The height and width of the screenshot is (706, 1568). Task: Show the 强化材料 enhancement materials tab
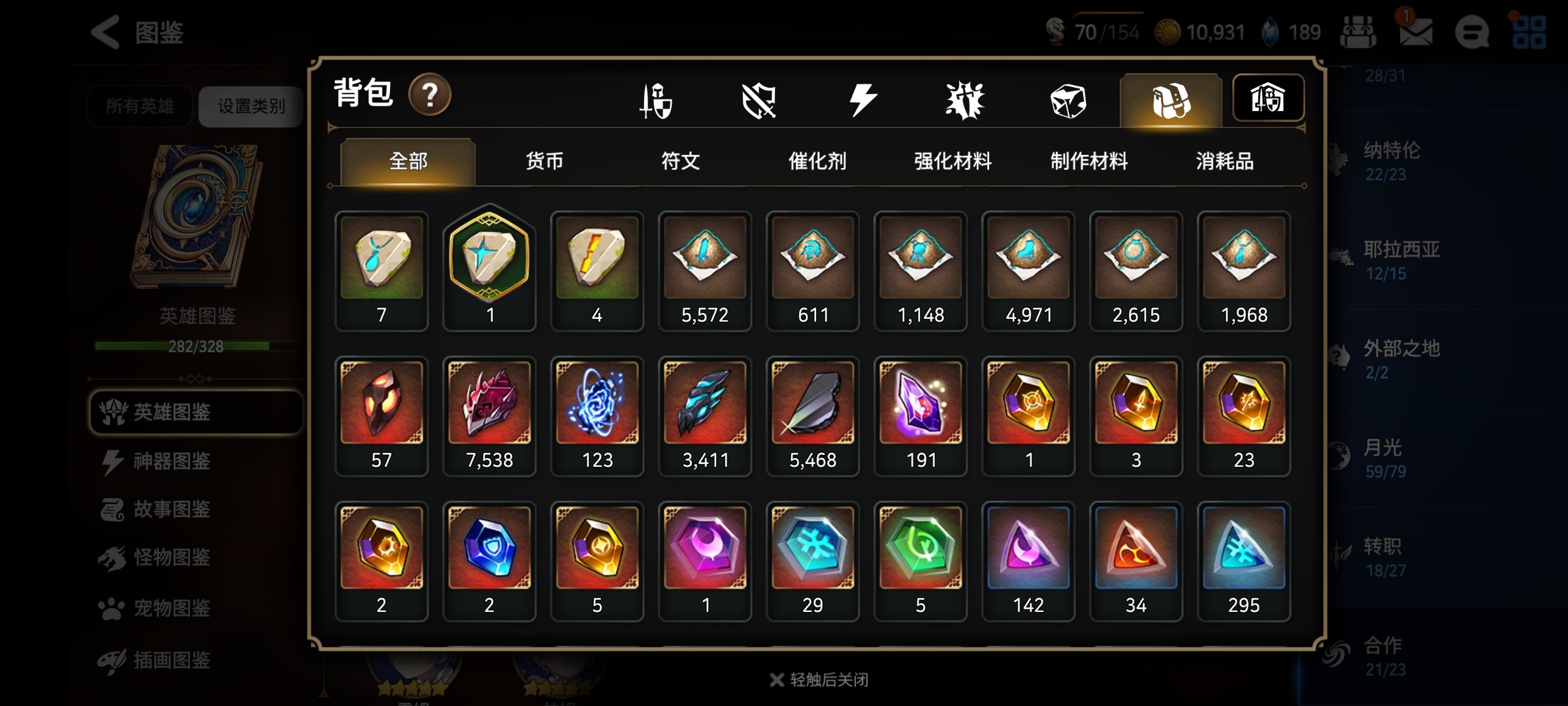[953, 161]
